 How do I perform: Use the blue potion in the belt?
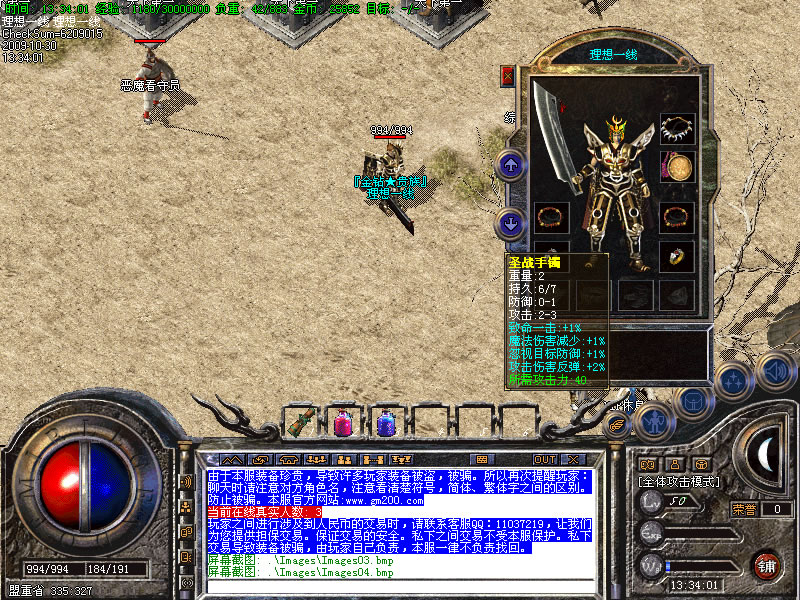[385, 423]
